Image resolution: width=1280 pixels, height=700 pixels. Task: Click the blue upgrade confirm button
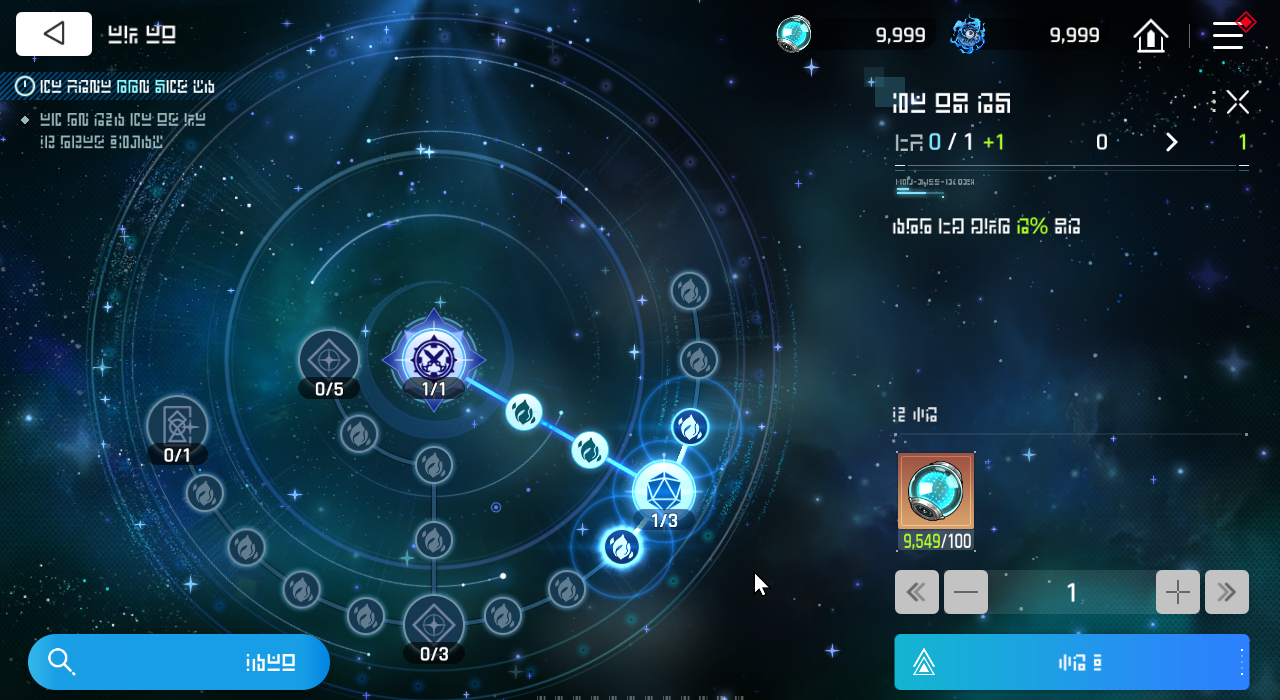coord(1071,662)
